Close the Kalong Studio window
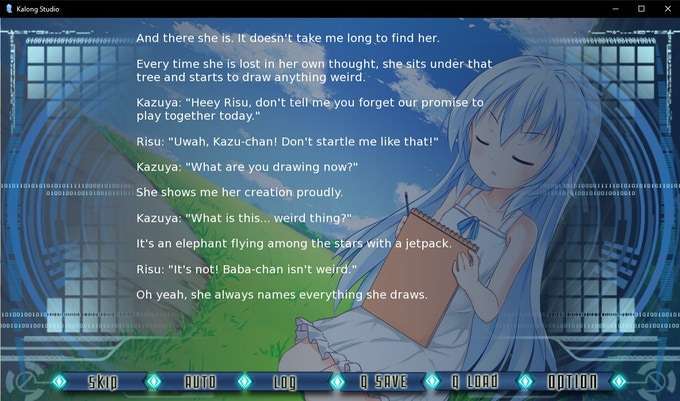 [x=665, y=8]
